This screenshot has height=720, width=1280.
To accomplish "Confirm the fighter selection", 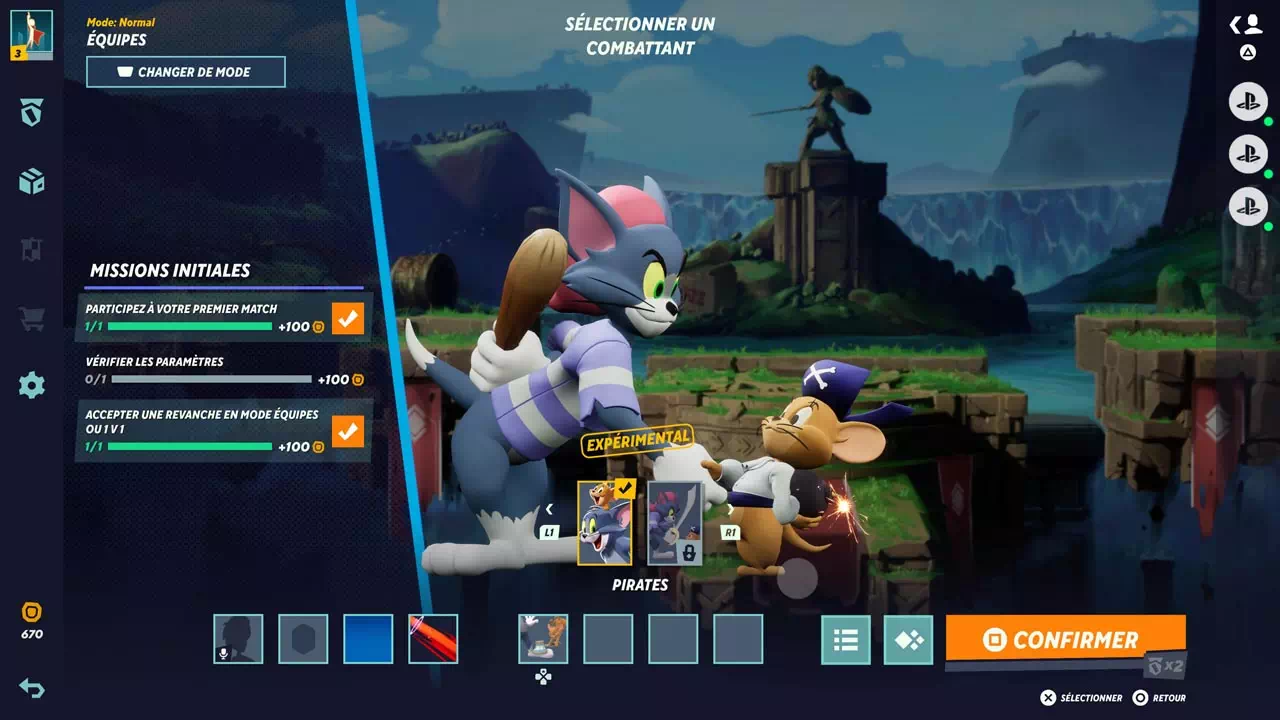I will coord(1064,640).
